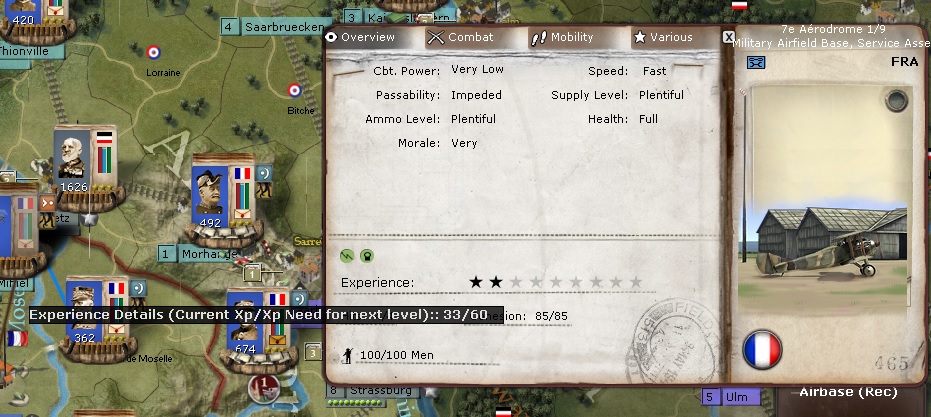Close the unit details panel
The image size is (931, 417).
tap(728, 37)
